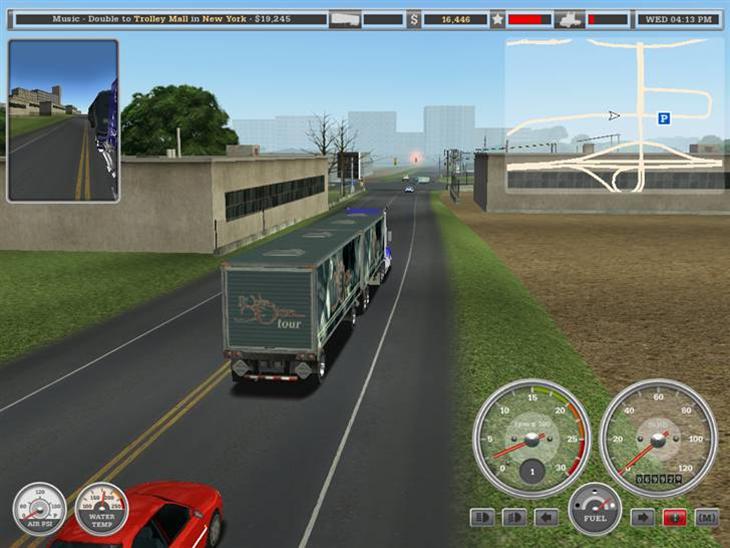
Task: Toggle the right turn signal arrow
Action: (x=642, y=517)
